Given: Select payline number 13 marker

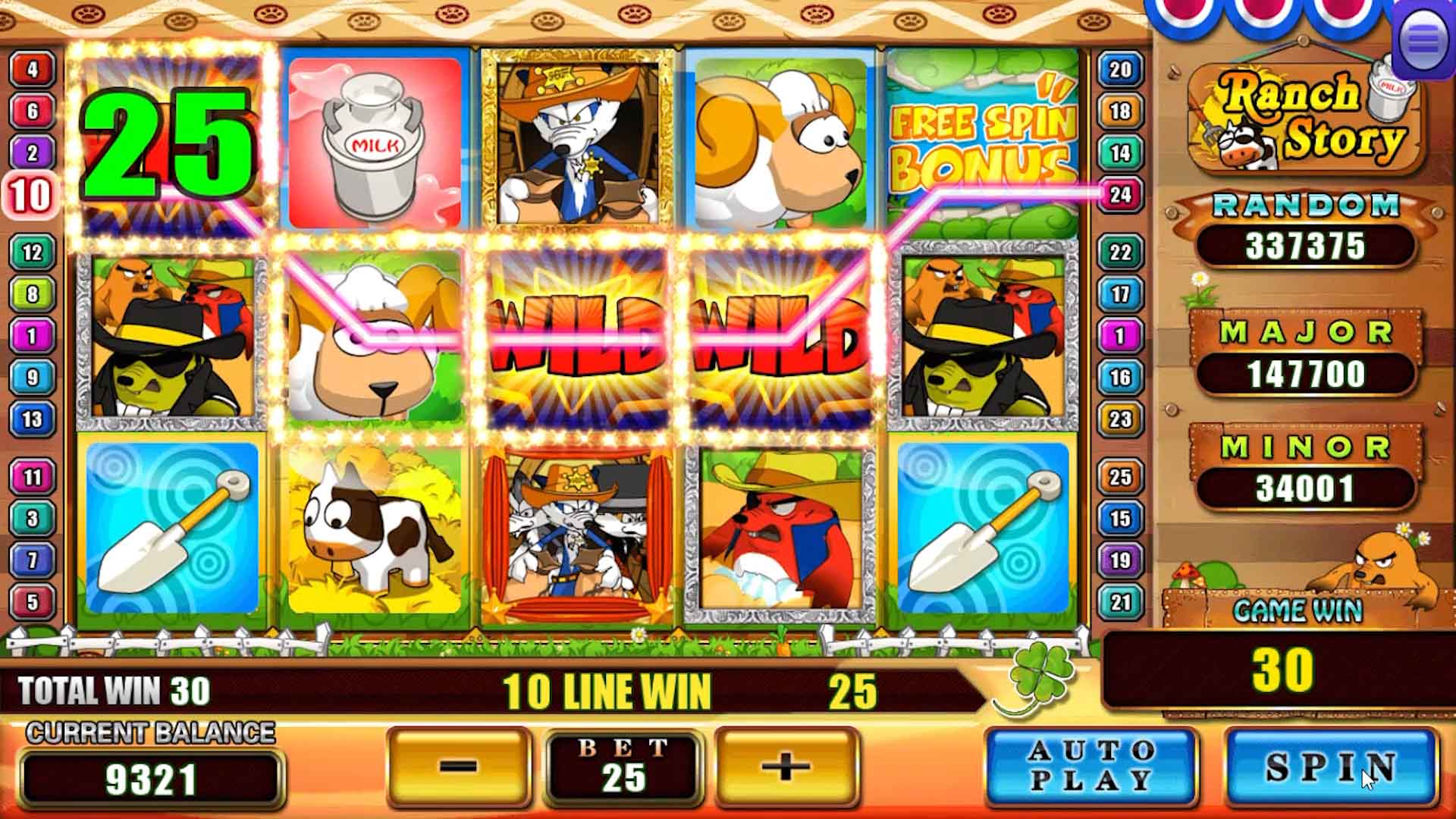Looking at the screenshot, I should (32, 419).
